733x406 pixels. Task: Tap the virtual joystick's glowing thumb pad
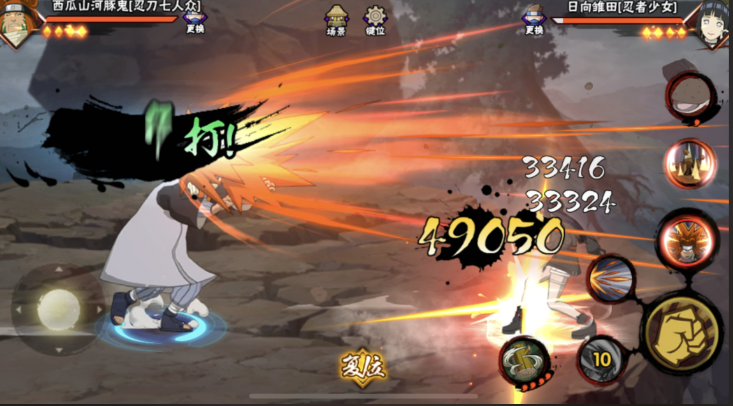(x=58, y=309)
